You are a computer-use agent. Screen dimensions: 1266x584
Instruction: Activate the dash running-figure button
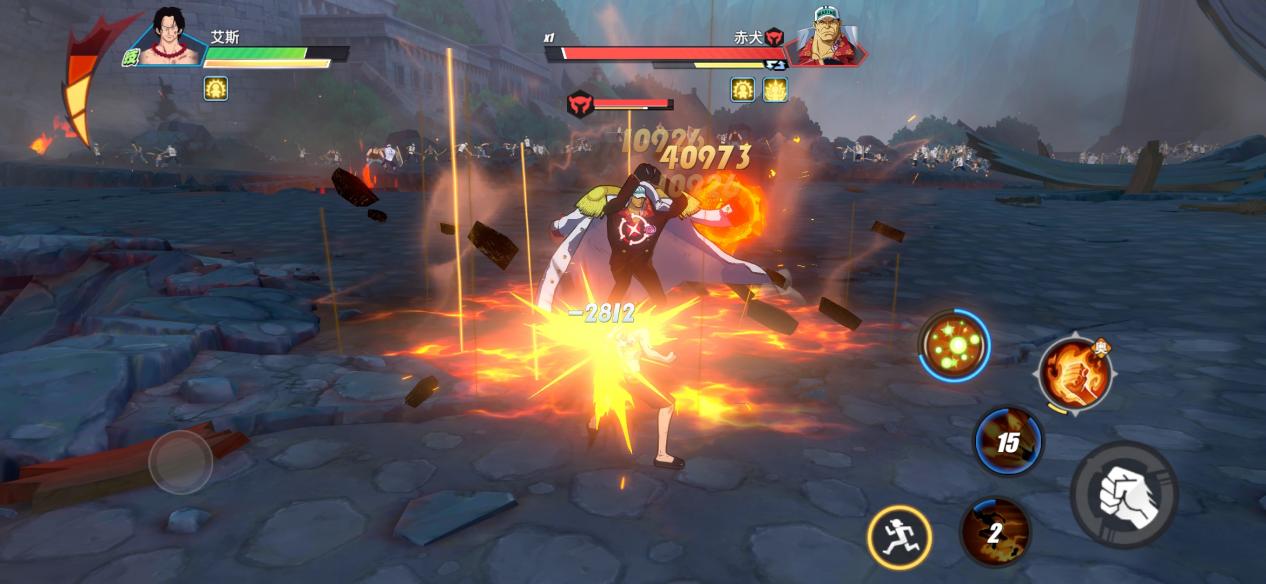(x=899, y=537)
